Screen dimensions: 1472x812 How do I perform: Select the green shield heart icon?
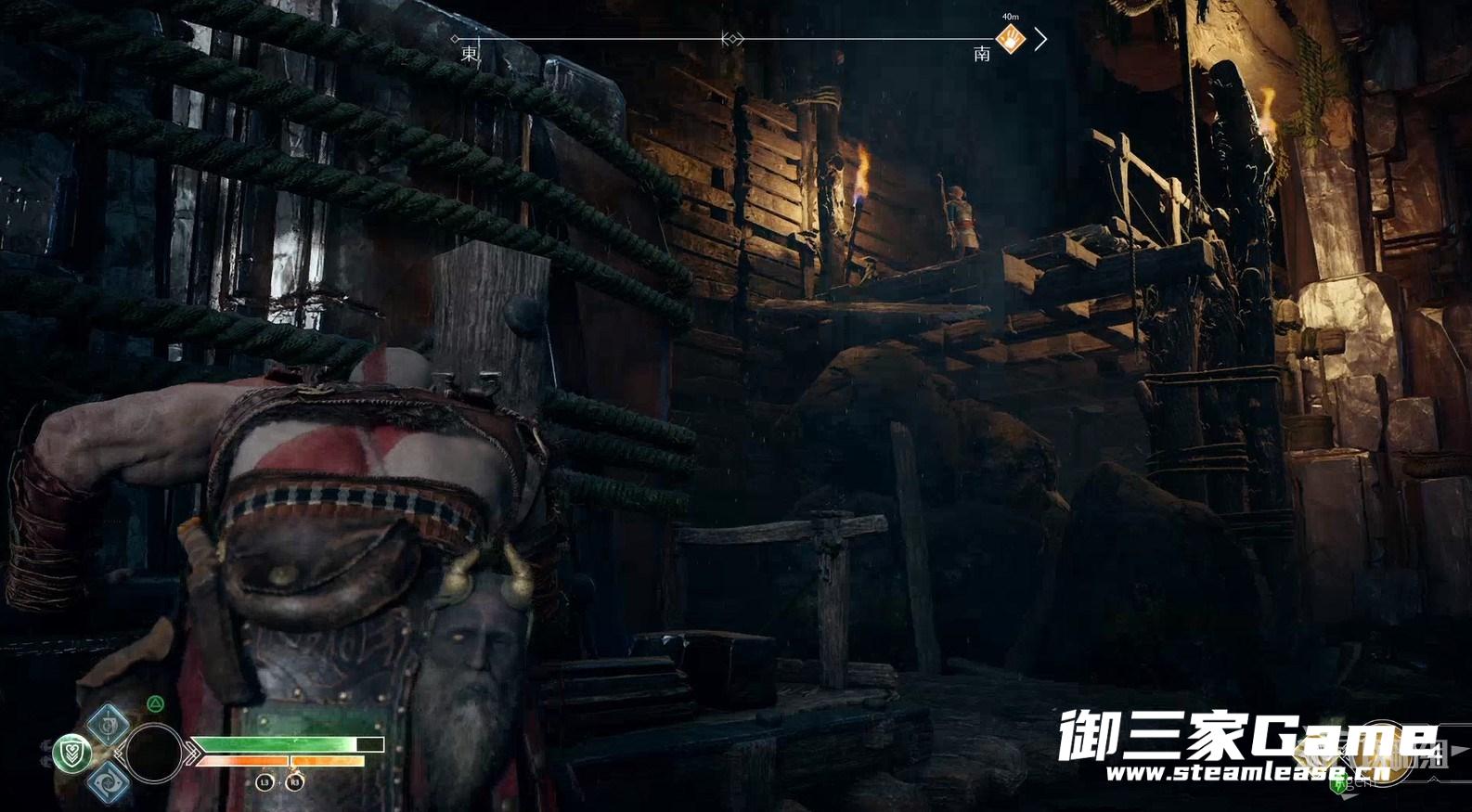point(71,752)
